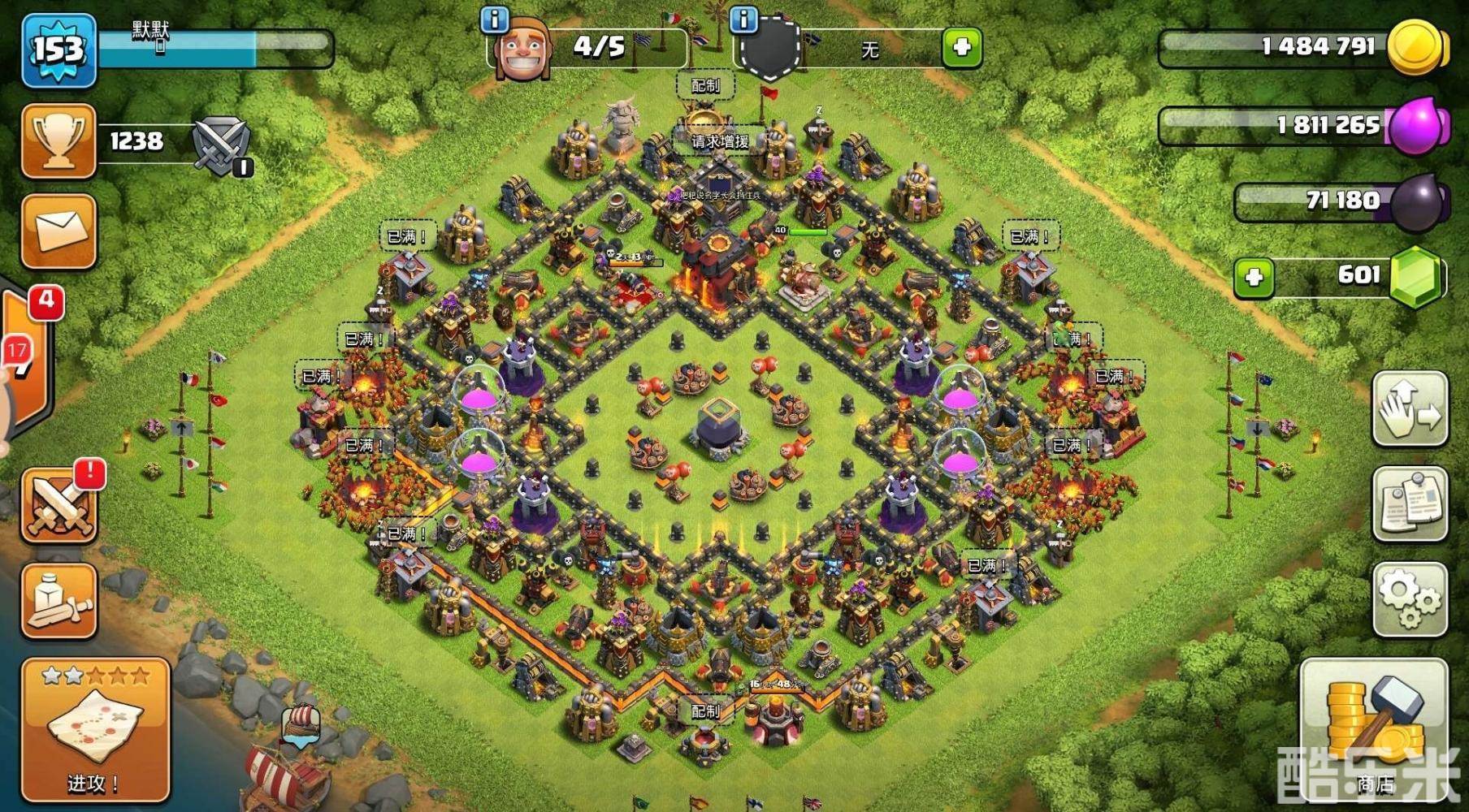
Task: Open the 商店 shop
Action: tap(1374, 731)
